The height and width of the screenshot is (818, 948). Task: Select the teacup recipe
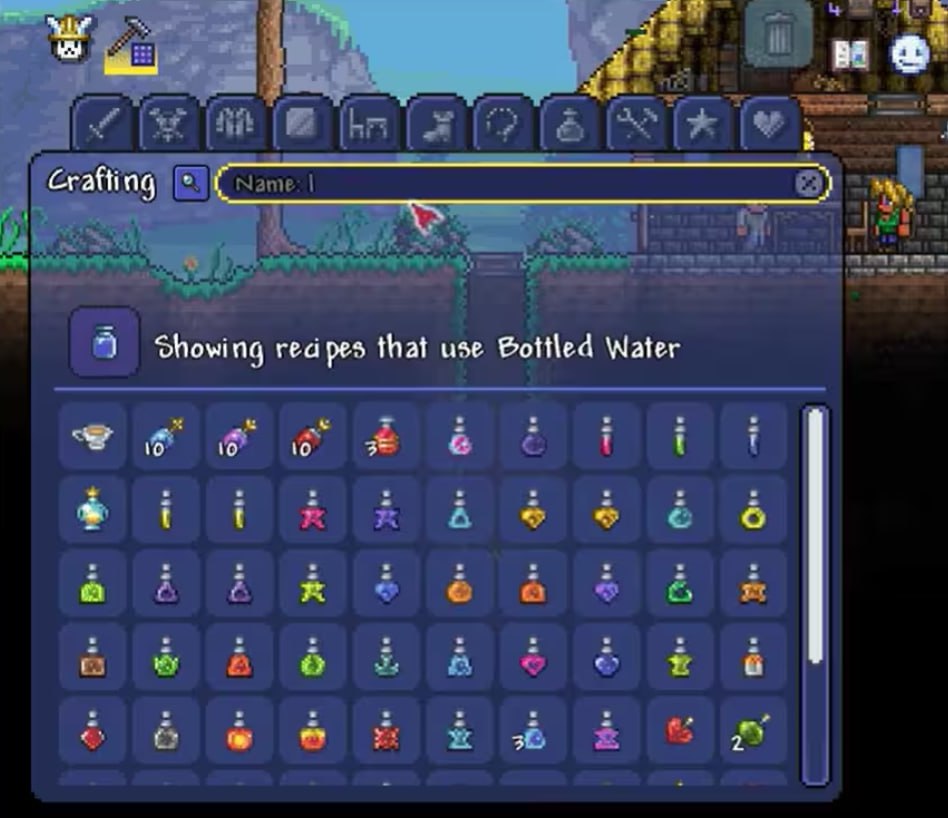(93, 436)
